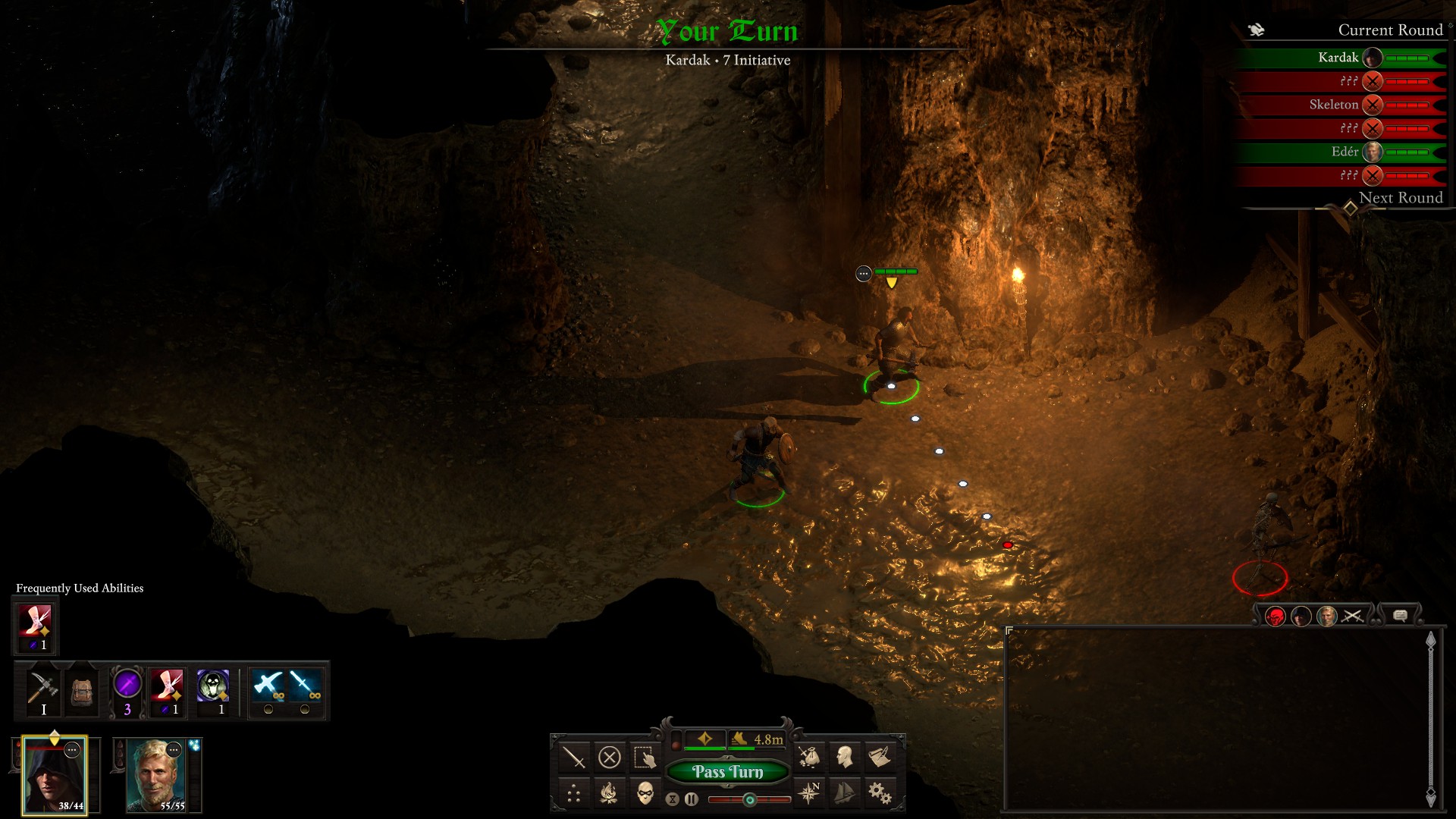This screenshot has width=1456, height=819.
Task: Switch to the red enemy filter tab above log
Action: 1276,616
